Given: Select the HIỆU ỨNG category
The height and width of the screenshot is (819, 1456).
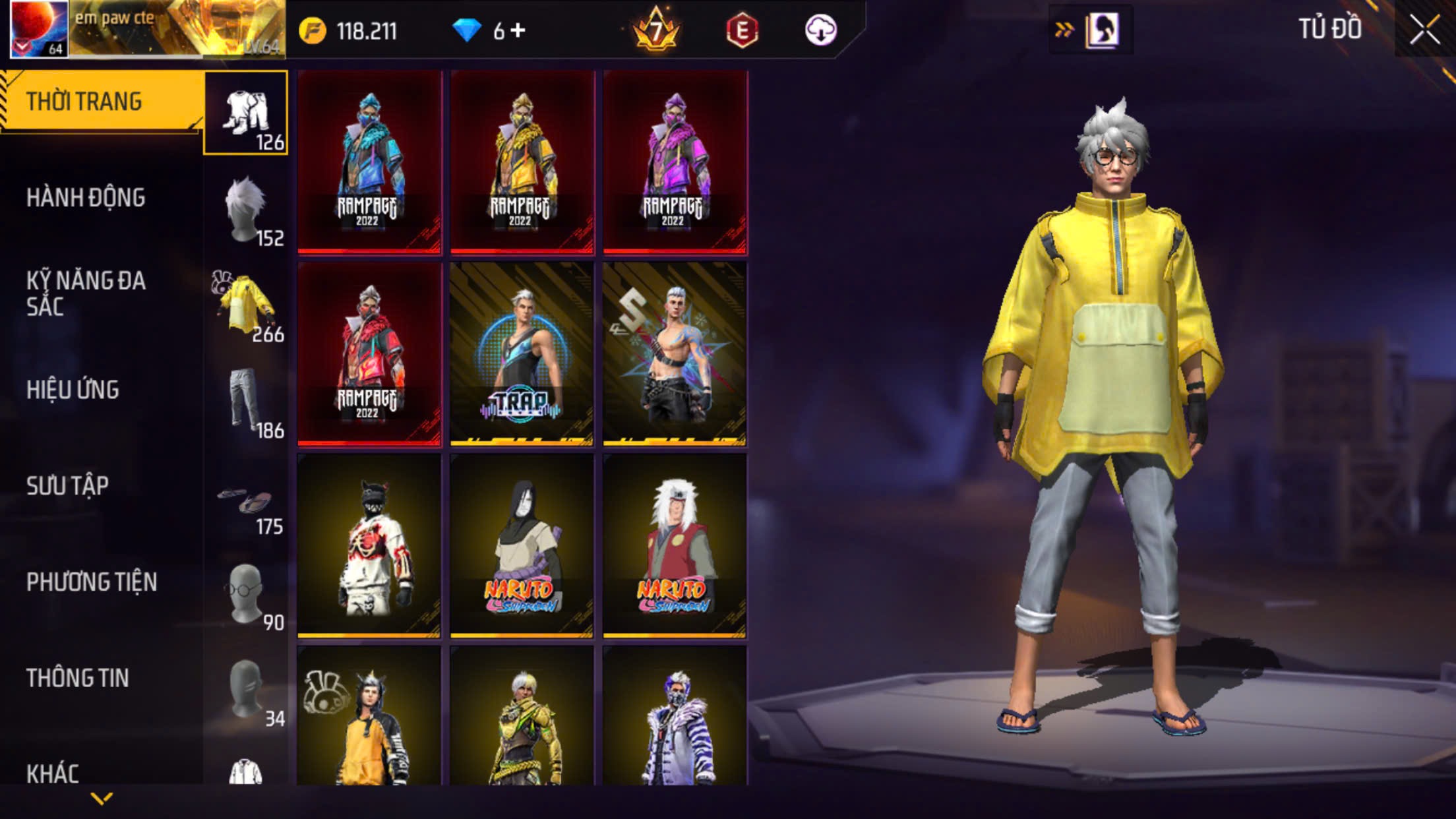Looking at the screenshot, I should [73, 390].
